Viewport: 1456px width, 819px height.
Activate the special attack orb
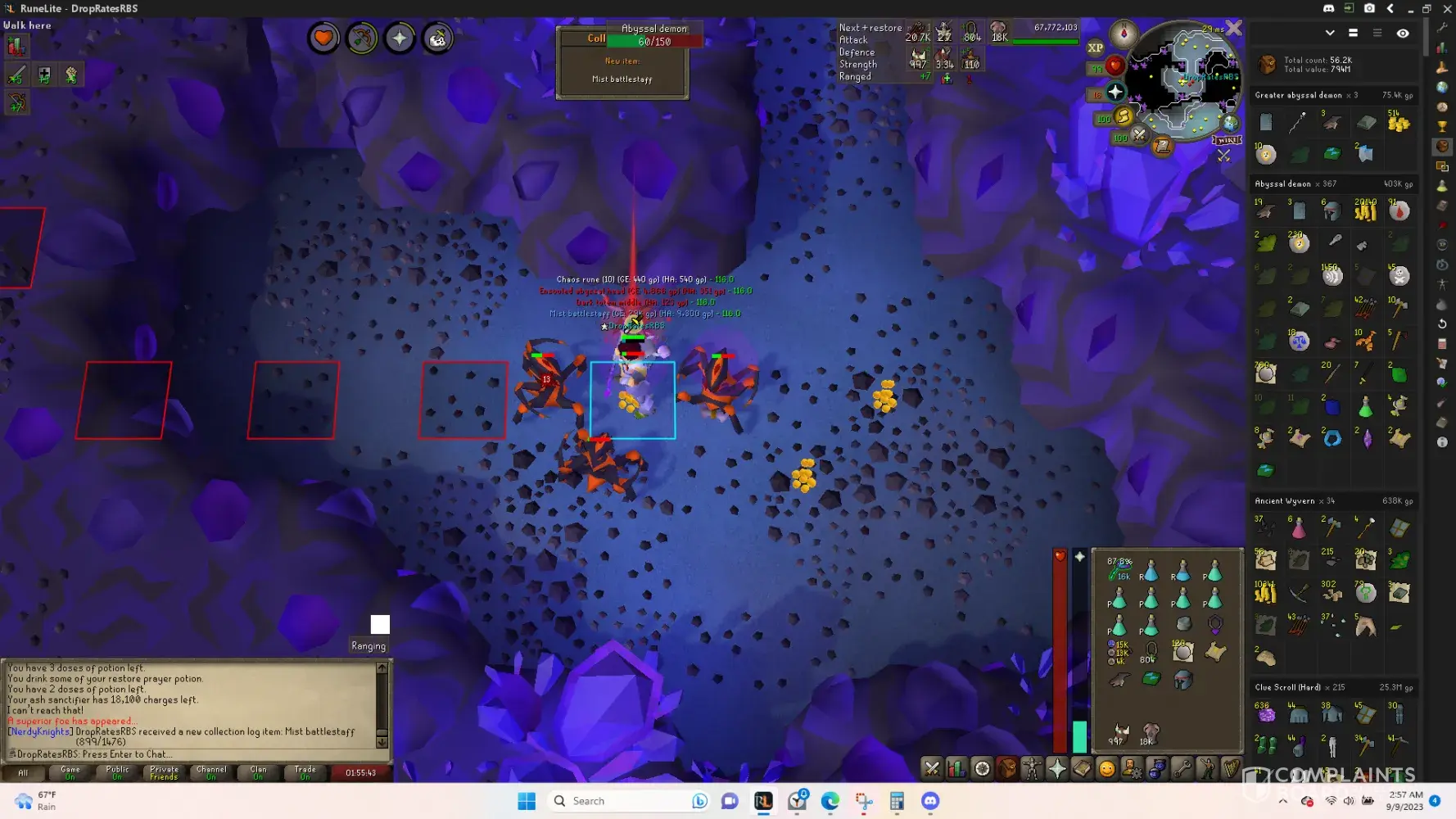pos(1139,135)
